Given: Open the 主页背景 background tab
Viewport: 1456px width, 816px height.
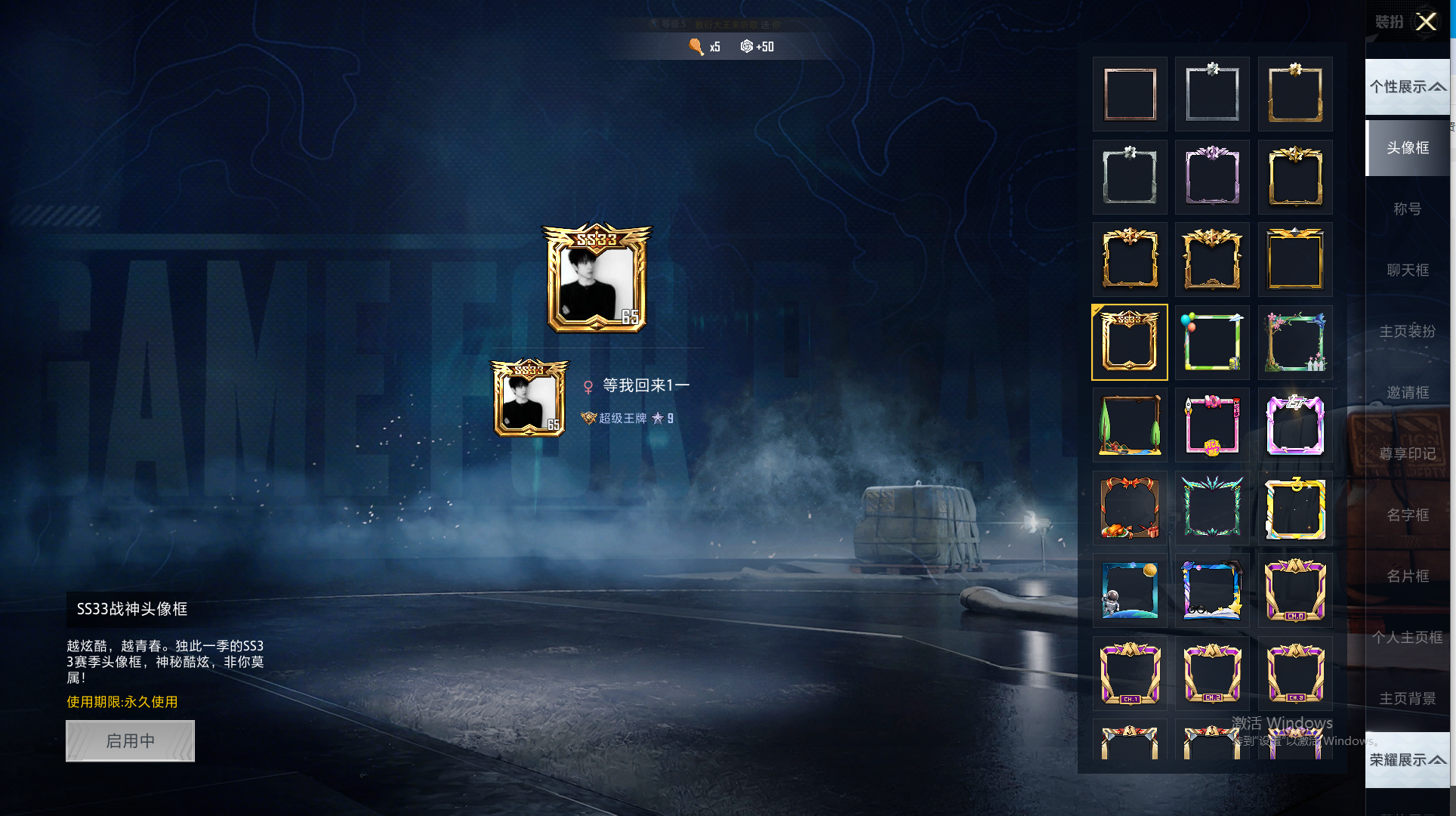Looking at the screenshot, I should click(x=1408, y=698).
